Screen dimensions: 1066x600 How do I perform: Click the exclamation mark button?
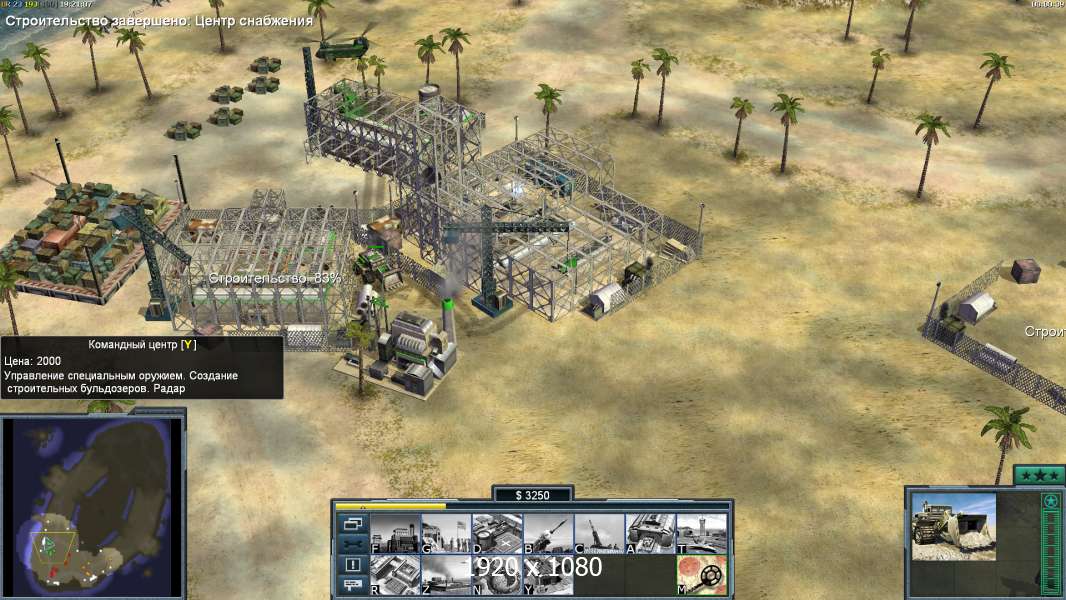[x=352, y=565]
